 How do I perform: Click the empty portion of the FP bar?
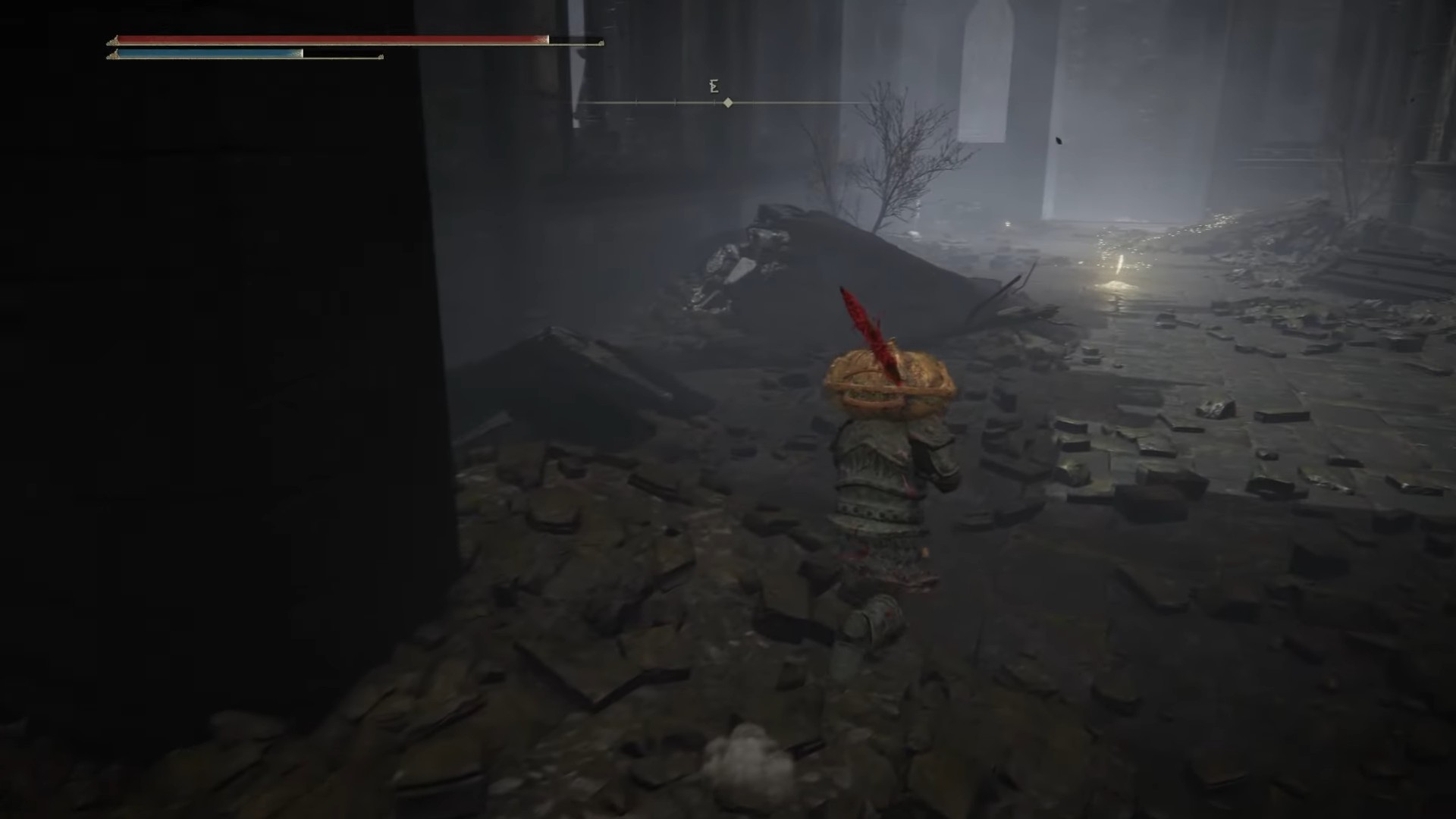[x=341, y=55]
